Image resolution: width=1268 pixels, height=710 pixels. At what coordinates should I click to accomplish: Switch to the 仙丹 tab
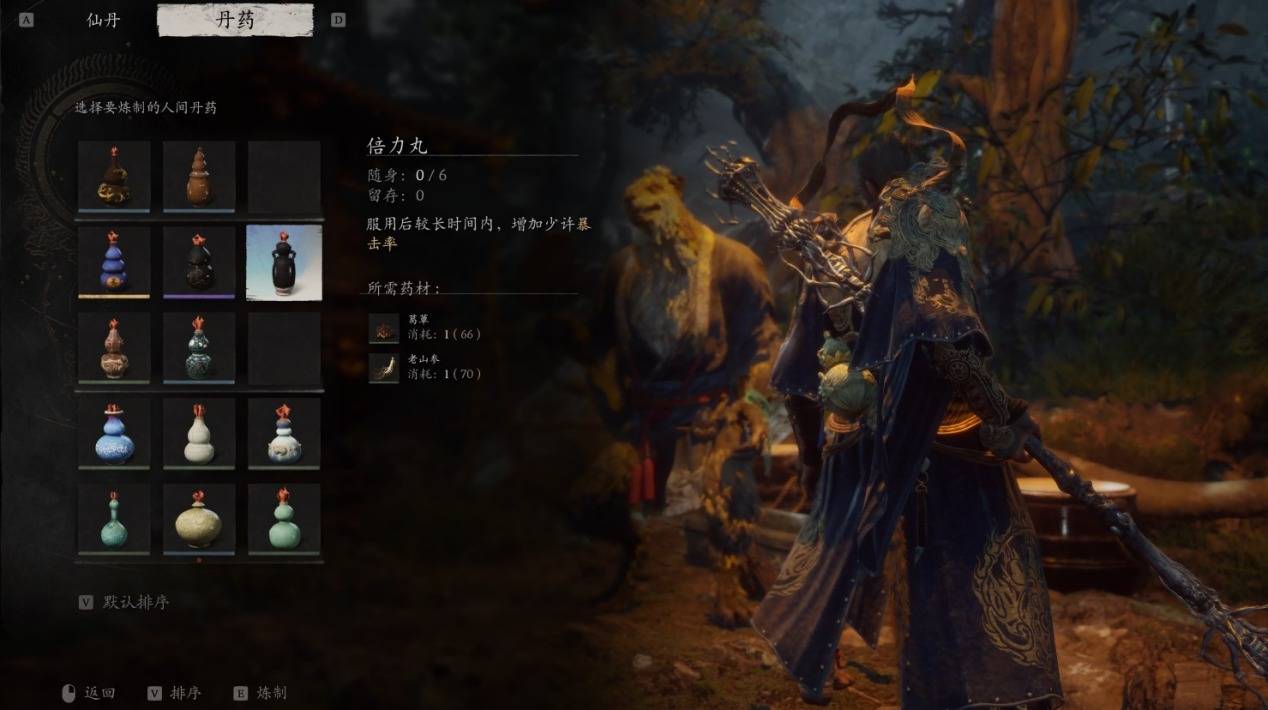tap(103, 20)
